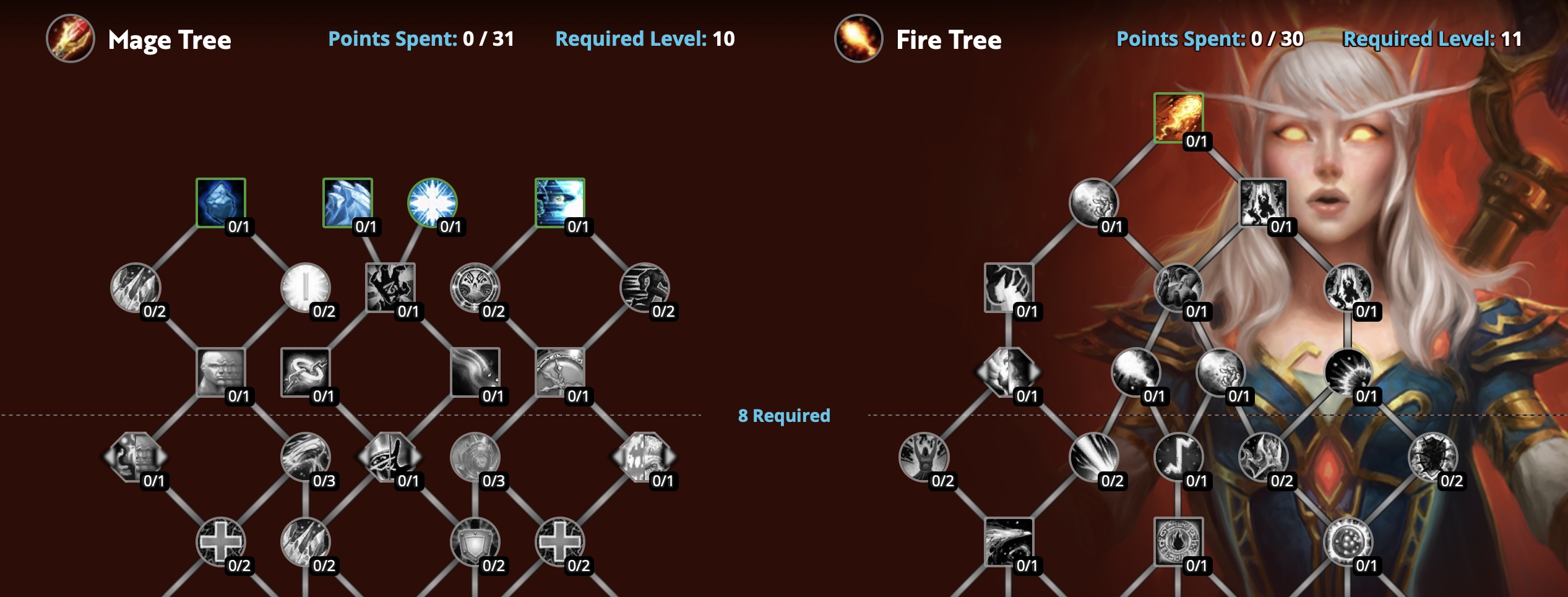Select the shield 0/2 talent in Mage Tree
Screen dimensions: 1568x597
[476, 541]
